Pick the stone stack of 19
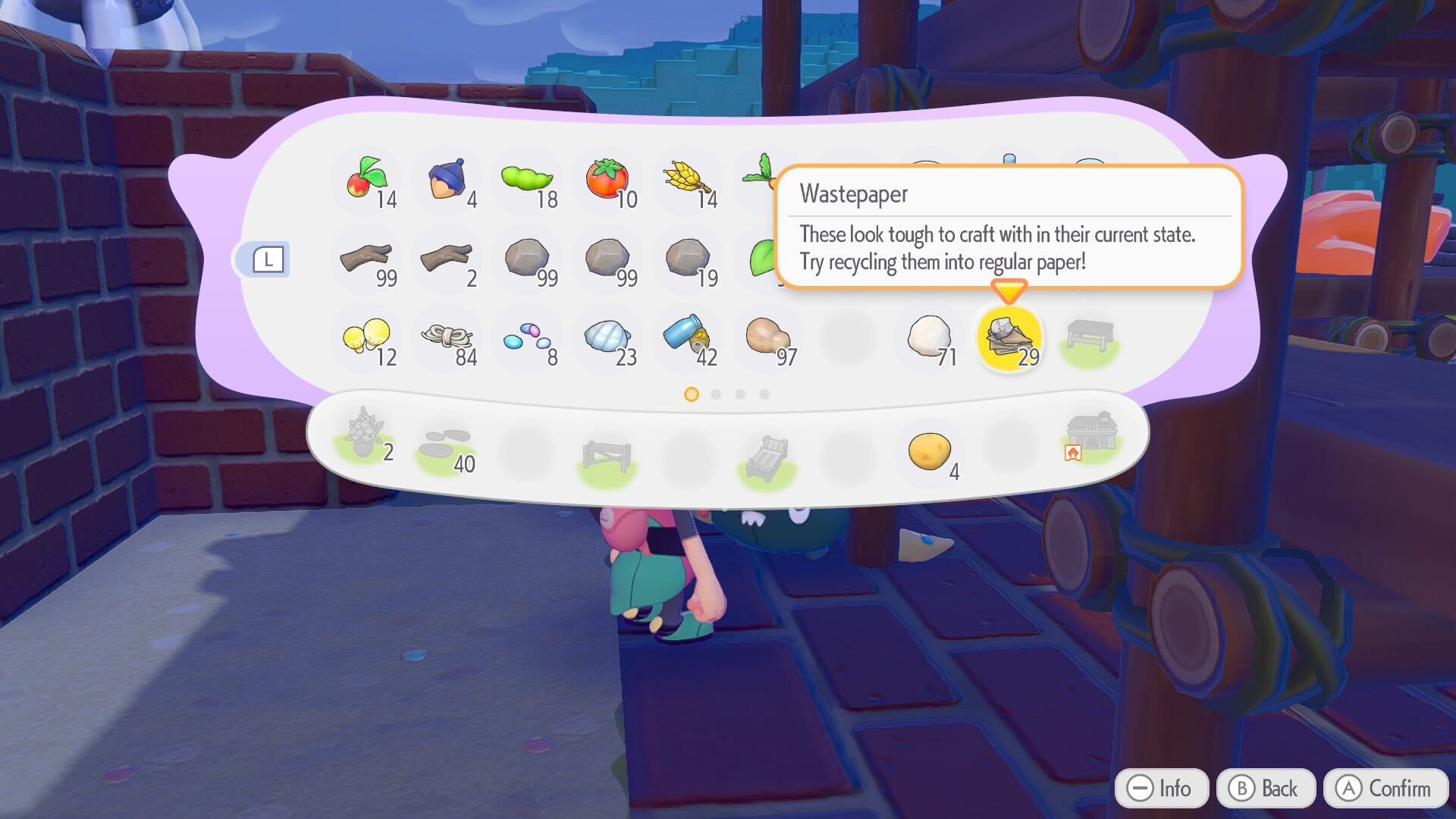Image resolution: width=1456 pixels, height=819 pixels. 688,259
